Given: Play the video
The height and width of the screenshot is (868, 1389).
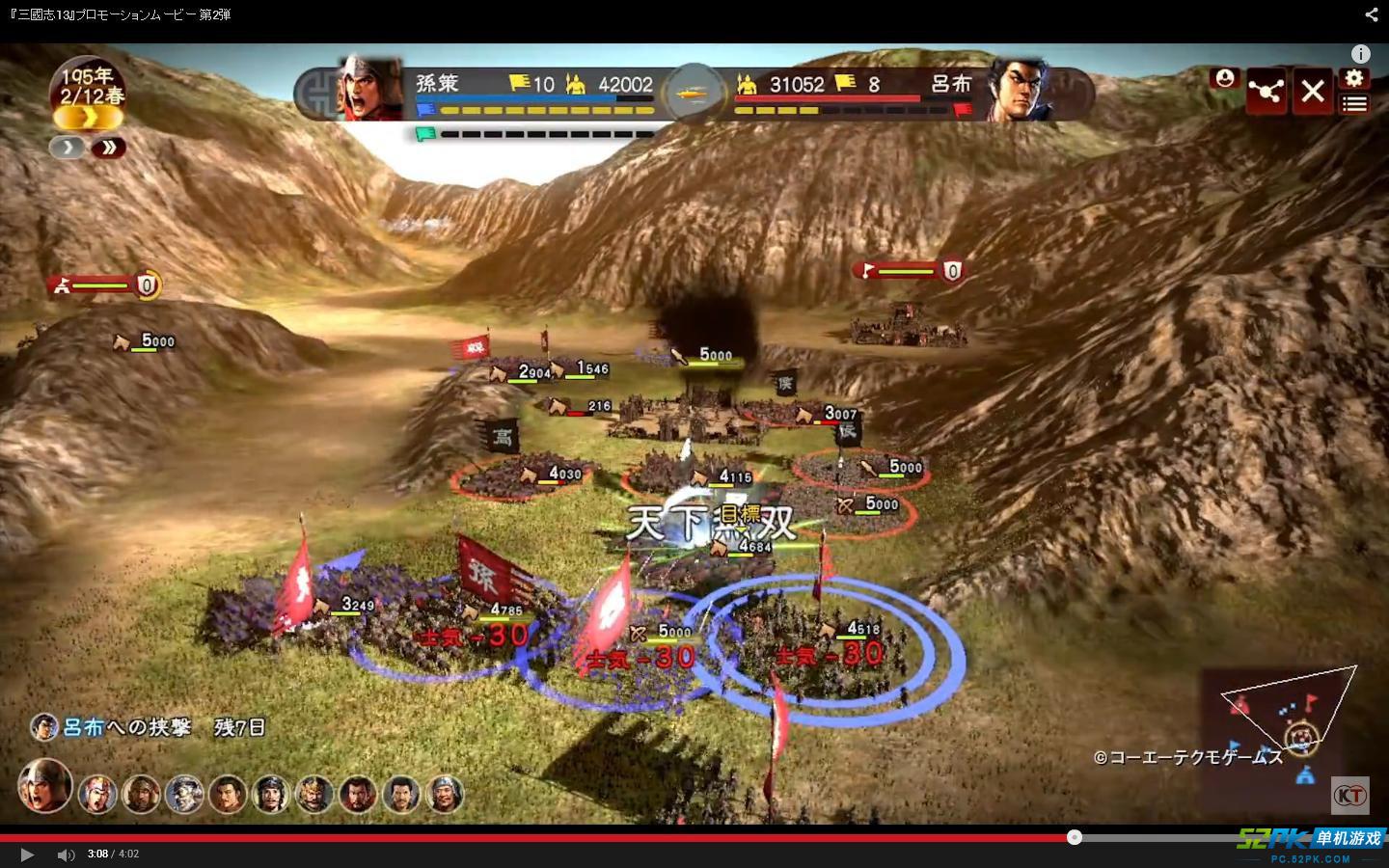Looking at the screenshot, I should (x=27, y=854).
